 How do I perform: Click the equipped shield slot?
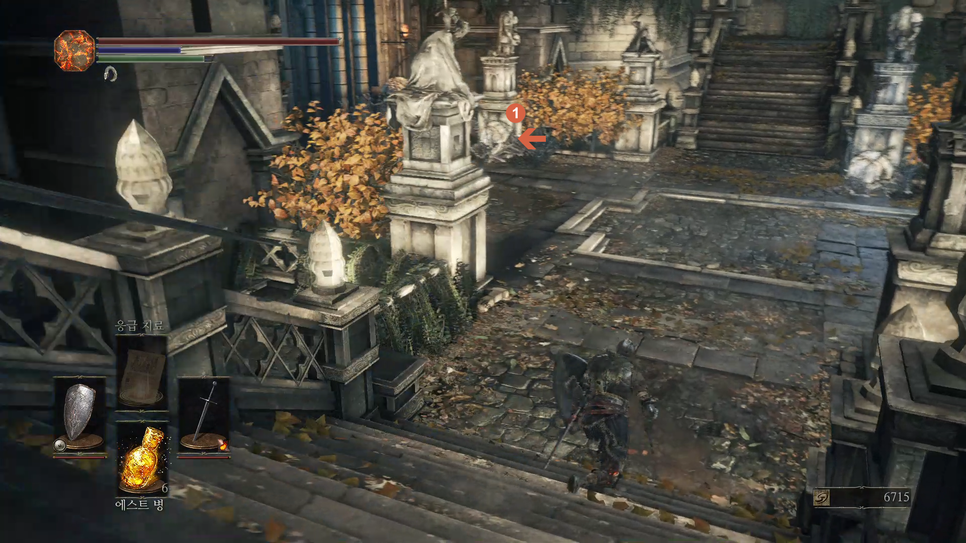tap(80, 414)
